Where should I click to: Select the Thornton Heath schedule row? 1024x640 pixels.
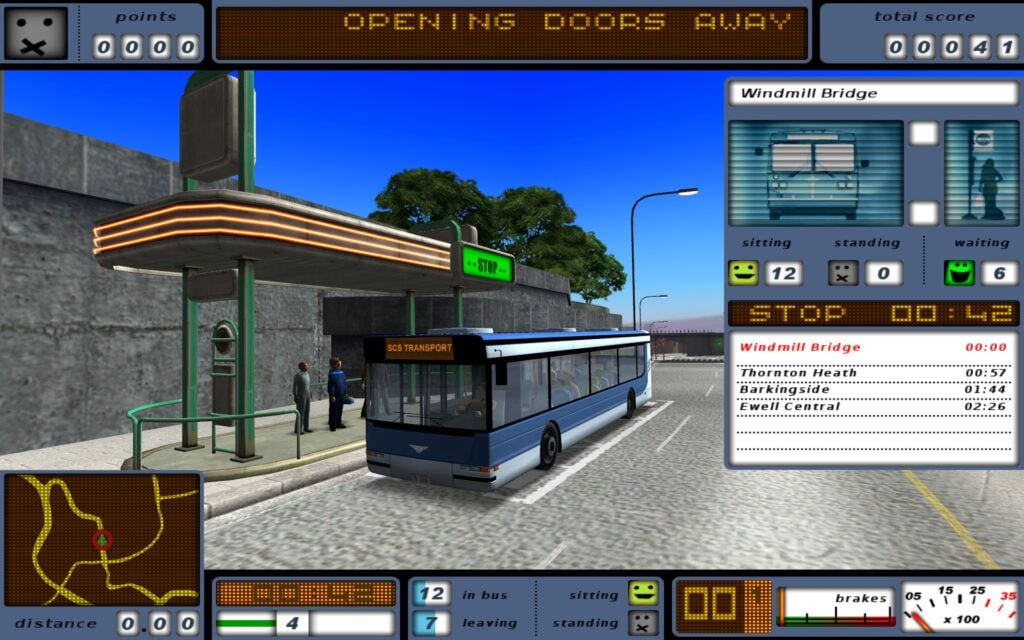point(872,373)
